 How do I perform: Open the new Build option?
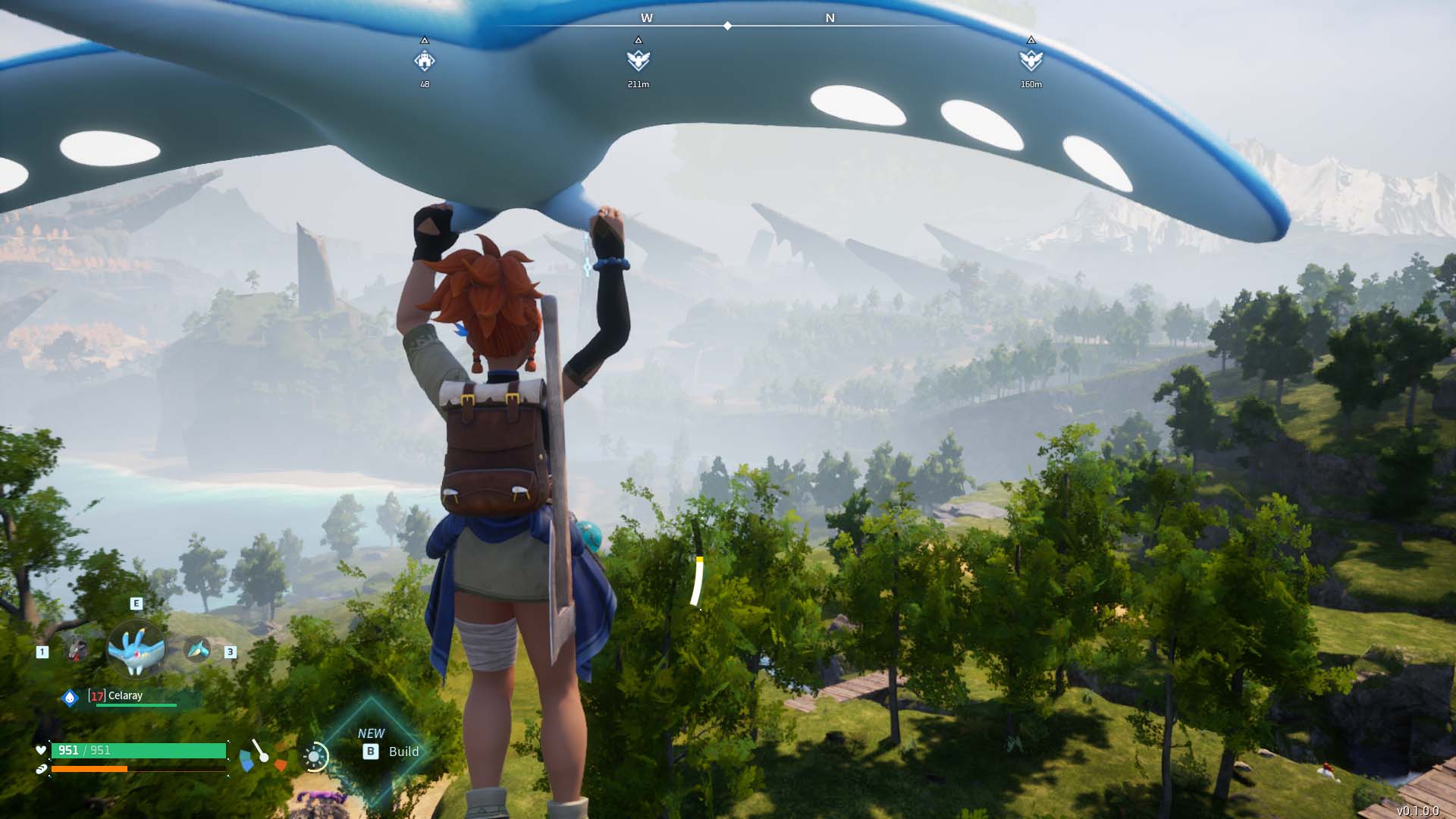point(391,751)
